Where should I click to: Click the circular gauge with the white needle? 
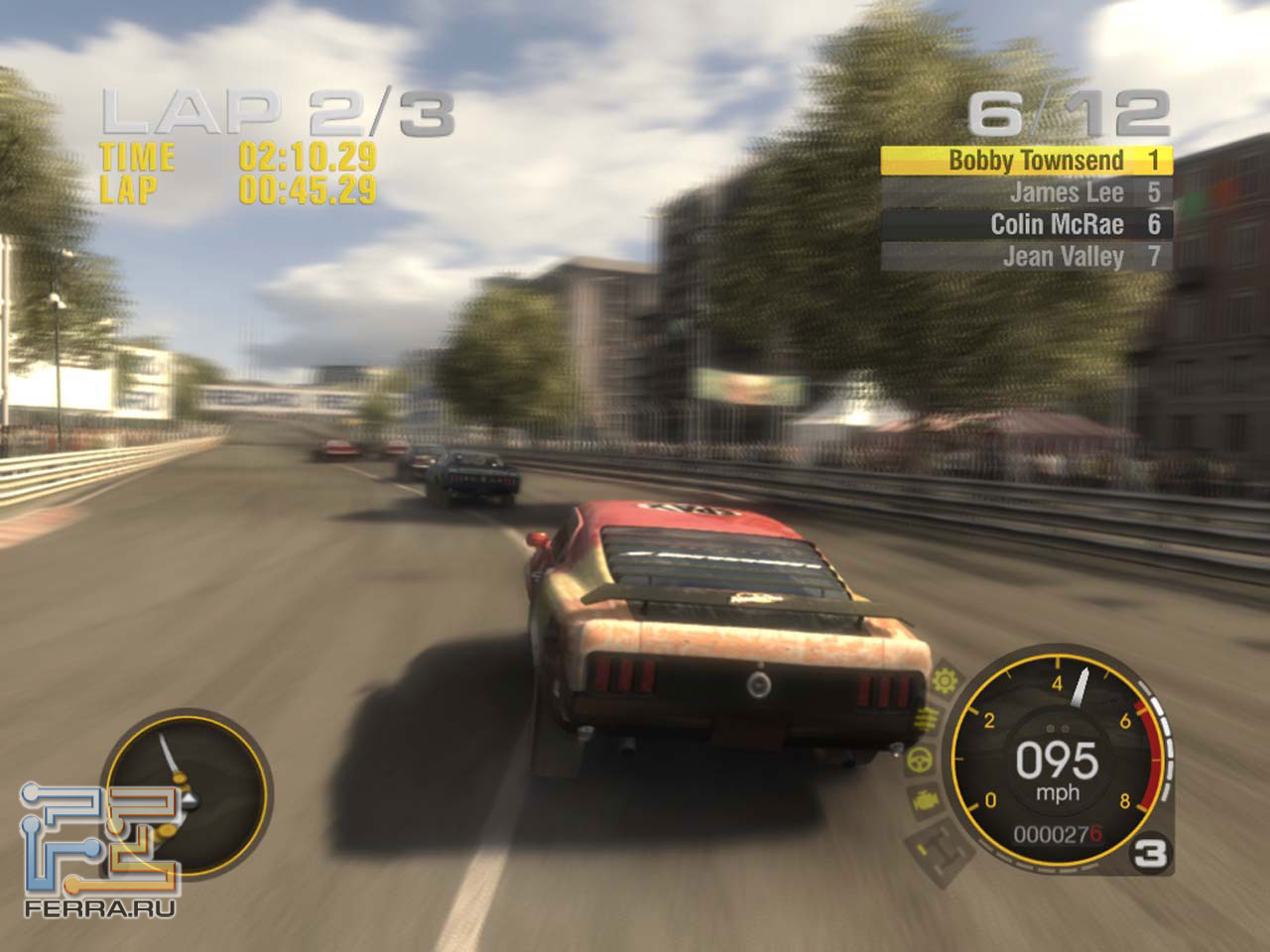click(x=185, y=791)
